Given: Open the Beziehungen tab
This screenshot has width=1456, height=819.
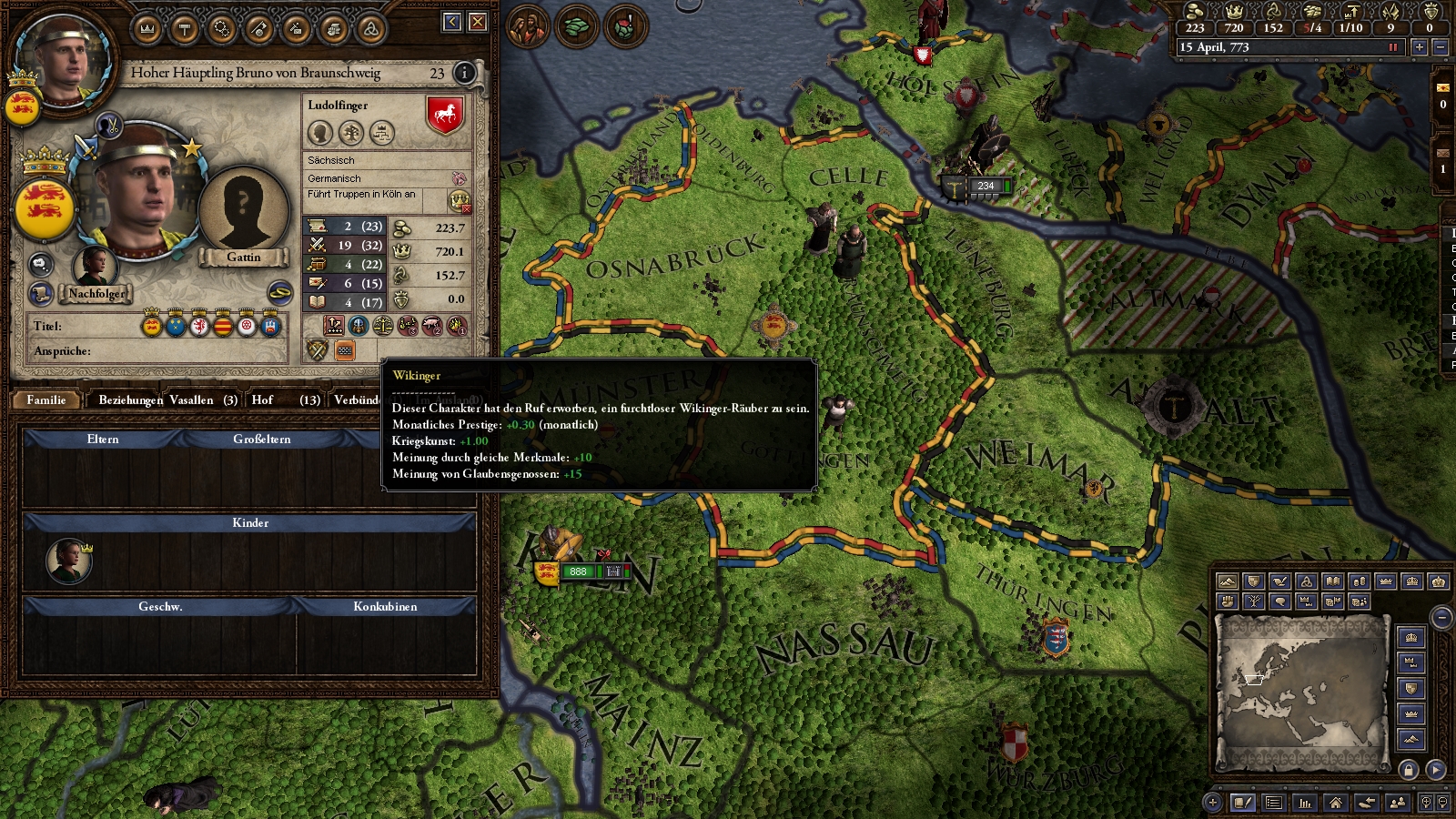Looking at the screenshot, I should click(130, 399).
